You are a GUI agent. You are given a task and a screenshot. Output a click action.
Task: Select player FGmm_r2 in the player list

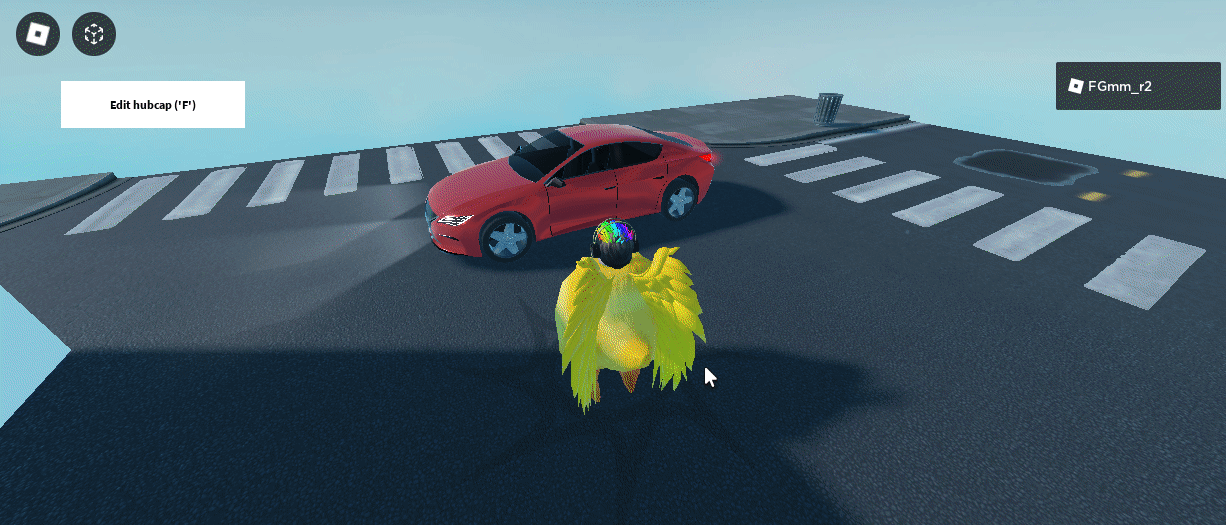pyautogui.click(x=1137, y=86)
